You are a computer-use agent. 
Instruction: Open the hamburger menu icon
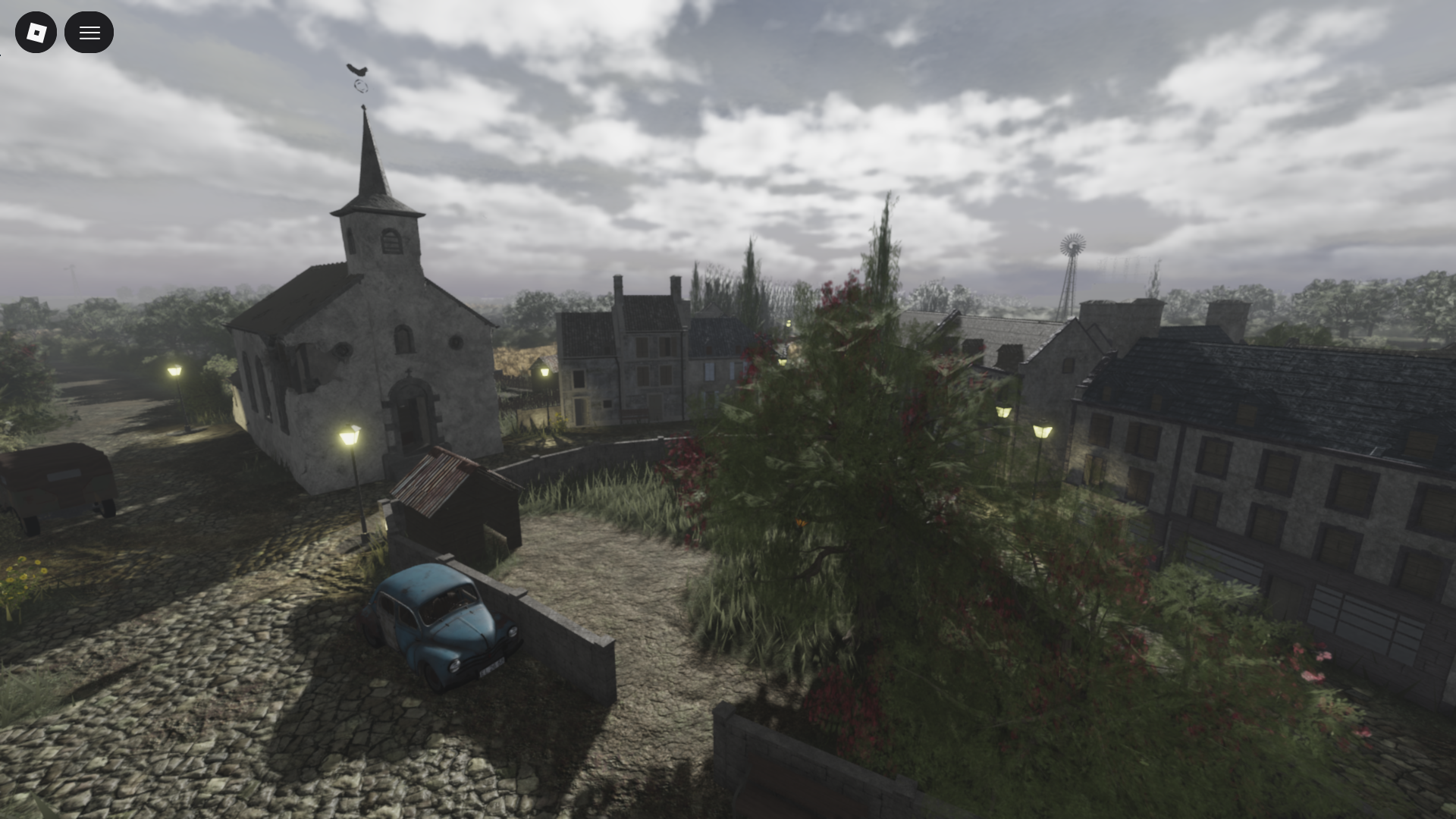pyautogui.click(x=89, y=32)
